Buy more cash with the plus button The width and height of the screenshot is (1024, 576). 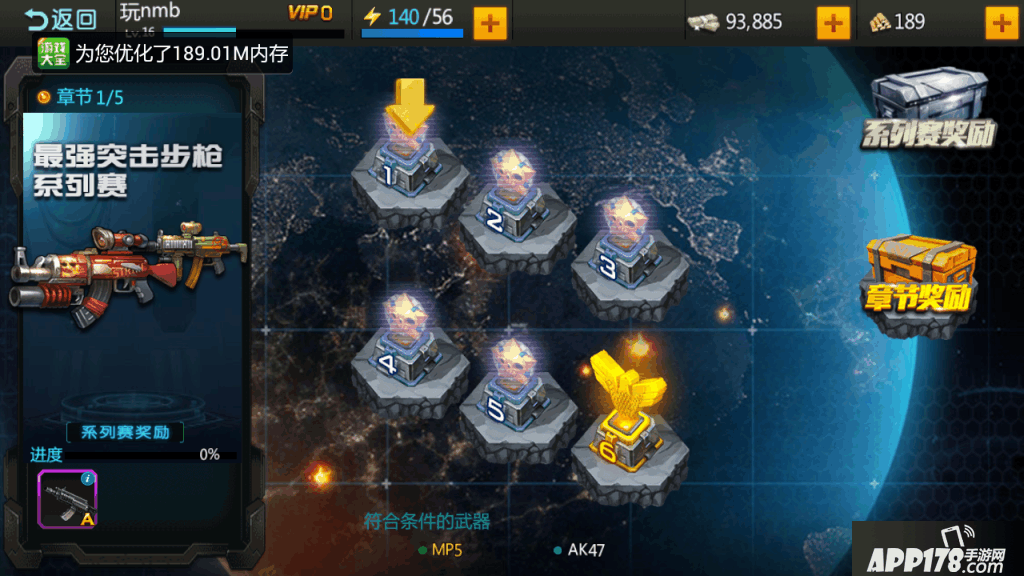pyautogui.click(x=833, y=22)
